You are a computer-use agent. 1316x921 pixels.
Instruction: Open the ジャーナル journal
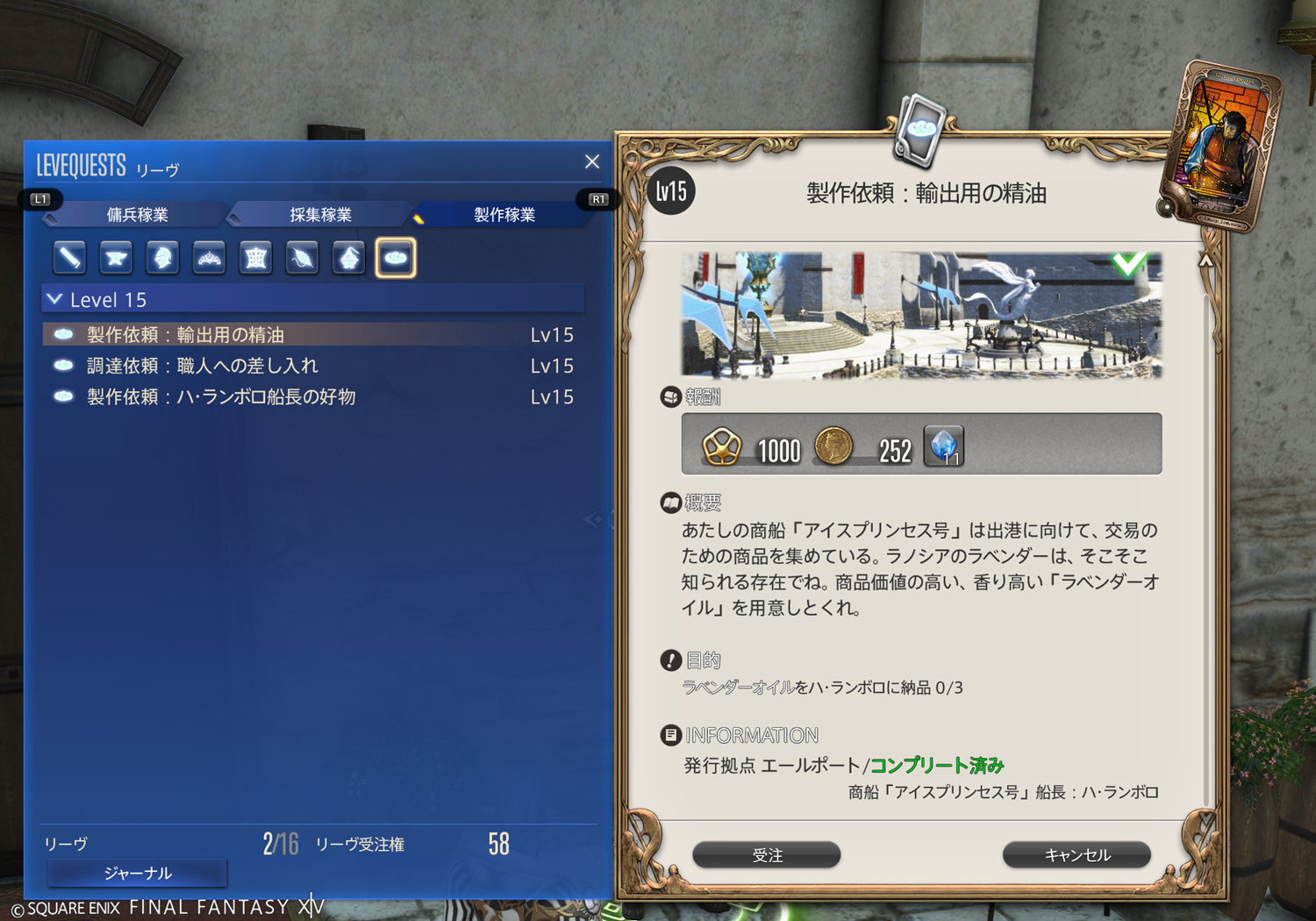[138, 873]
